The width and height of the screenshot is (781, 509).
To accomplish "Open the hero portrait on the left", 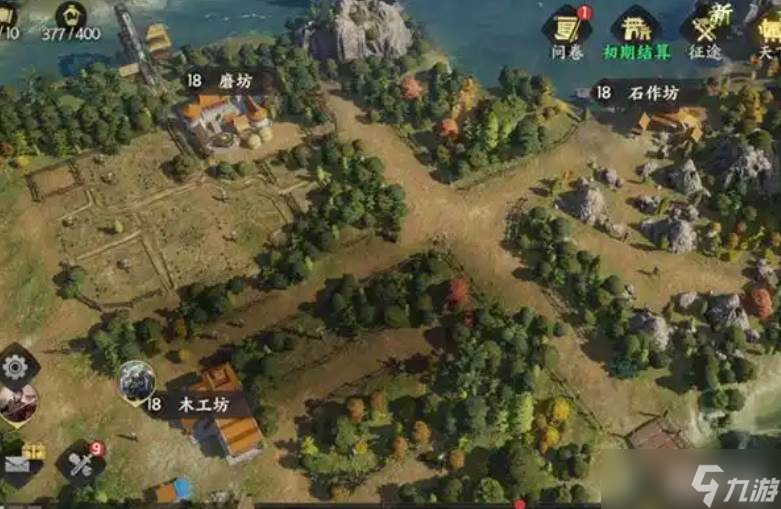I will pyautogui.click(x=17, y=402).
